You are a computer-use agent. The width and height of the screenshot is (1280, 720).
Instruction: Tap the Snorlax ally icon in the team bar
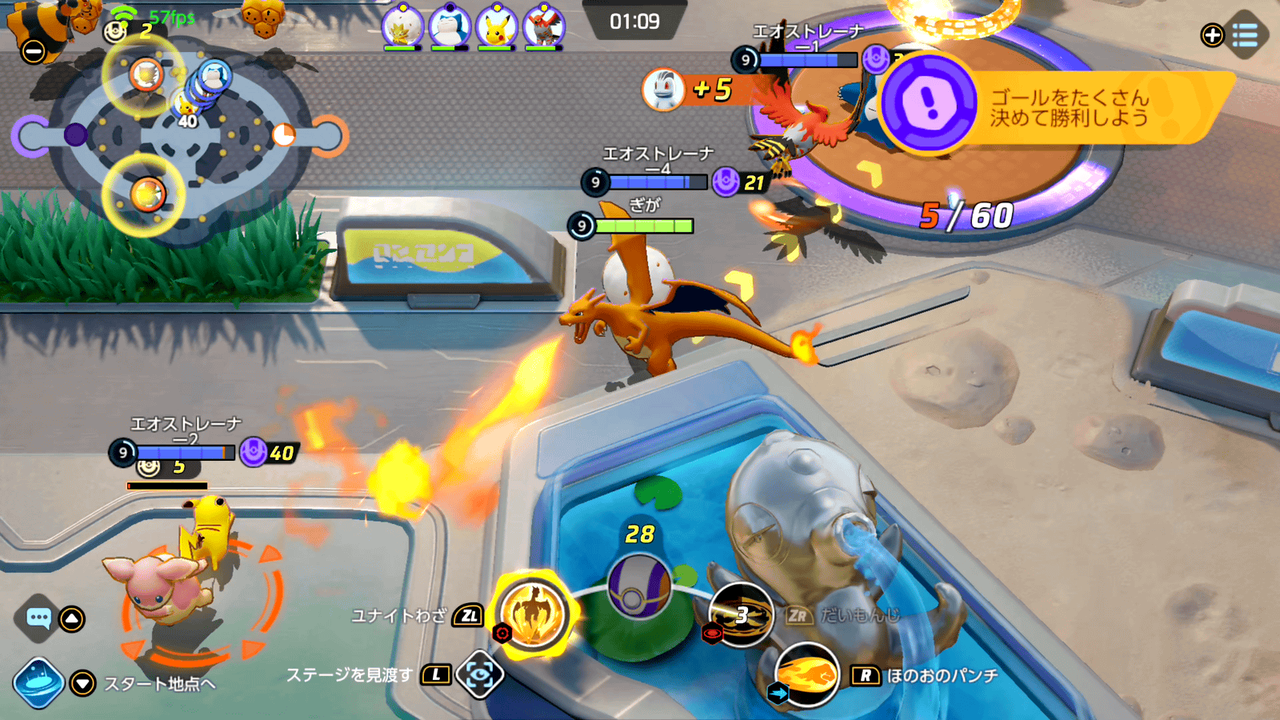pos(449,25)
